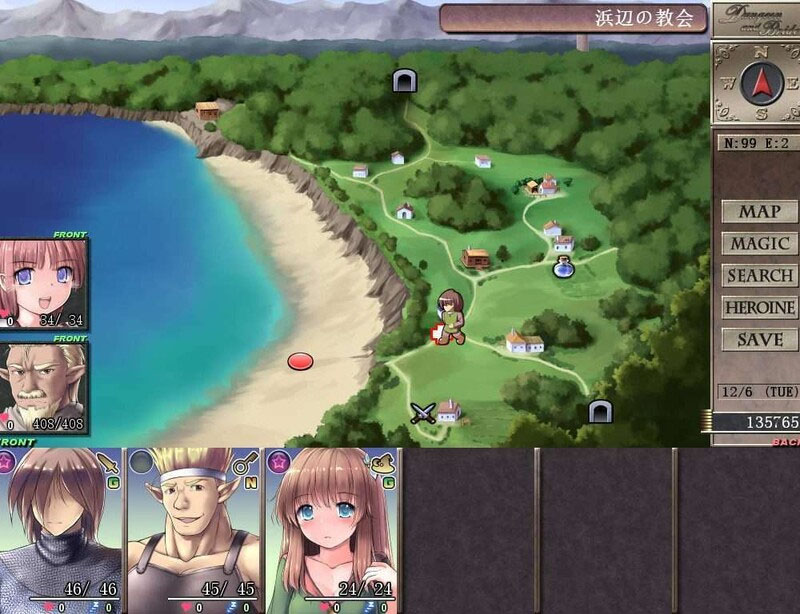Click the red BACK label

click(x=785, y=441)
